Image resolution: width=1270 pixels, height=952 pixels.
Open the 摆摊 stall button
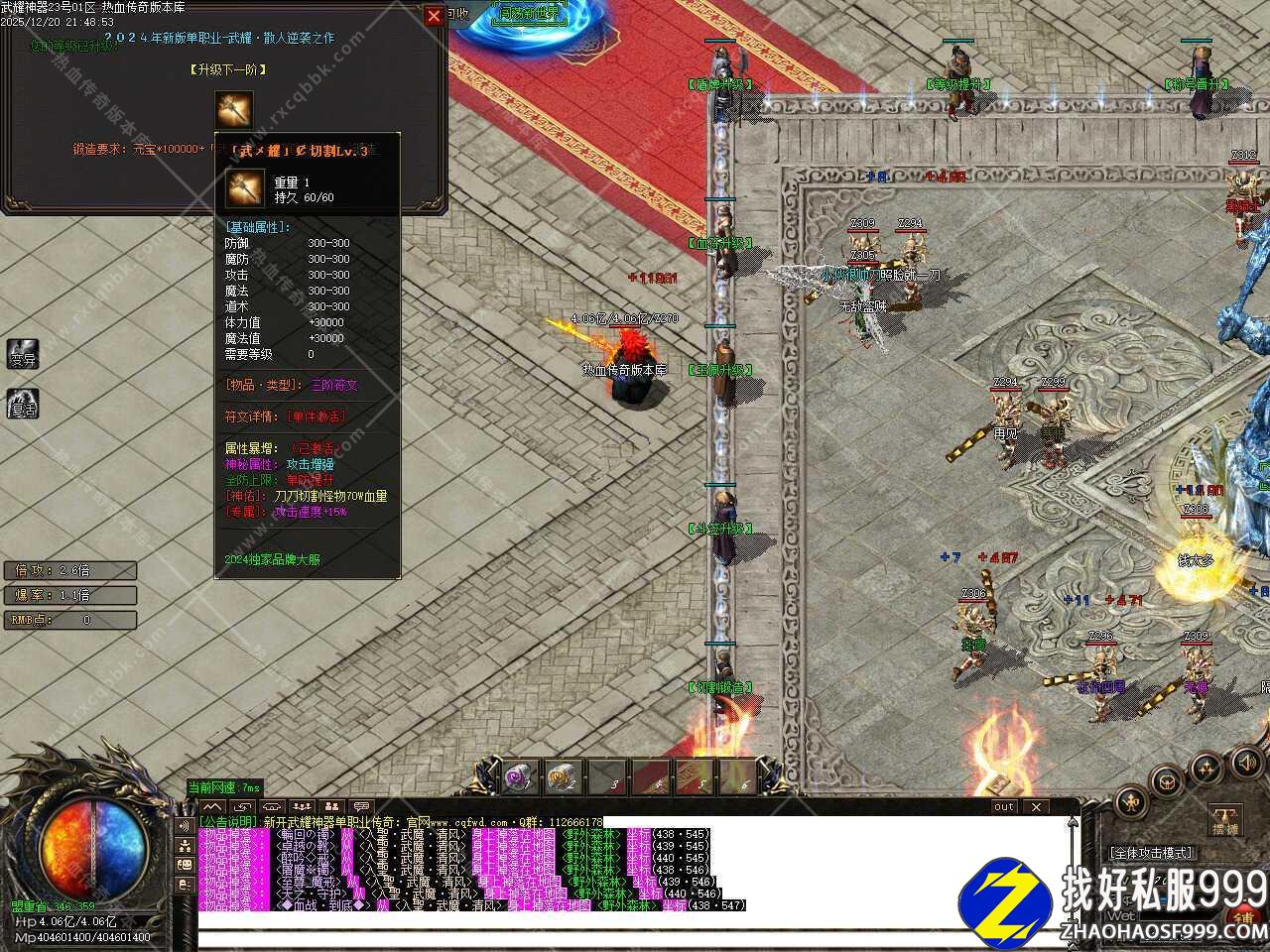point(1225,821)
